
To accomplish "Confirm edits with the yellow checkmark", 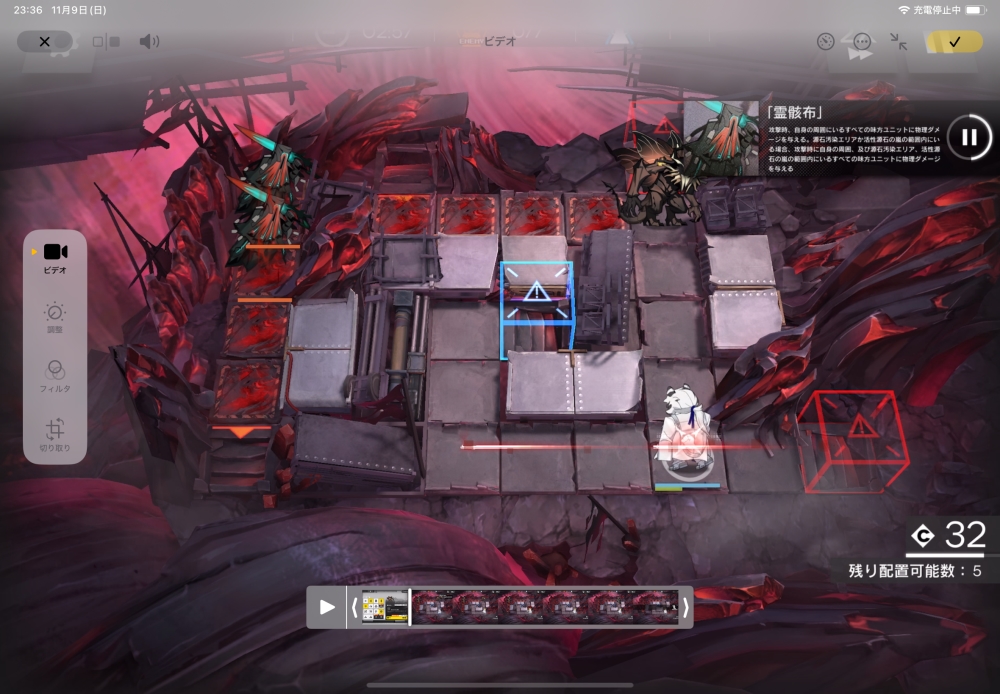I will click(x=954, y=41).
